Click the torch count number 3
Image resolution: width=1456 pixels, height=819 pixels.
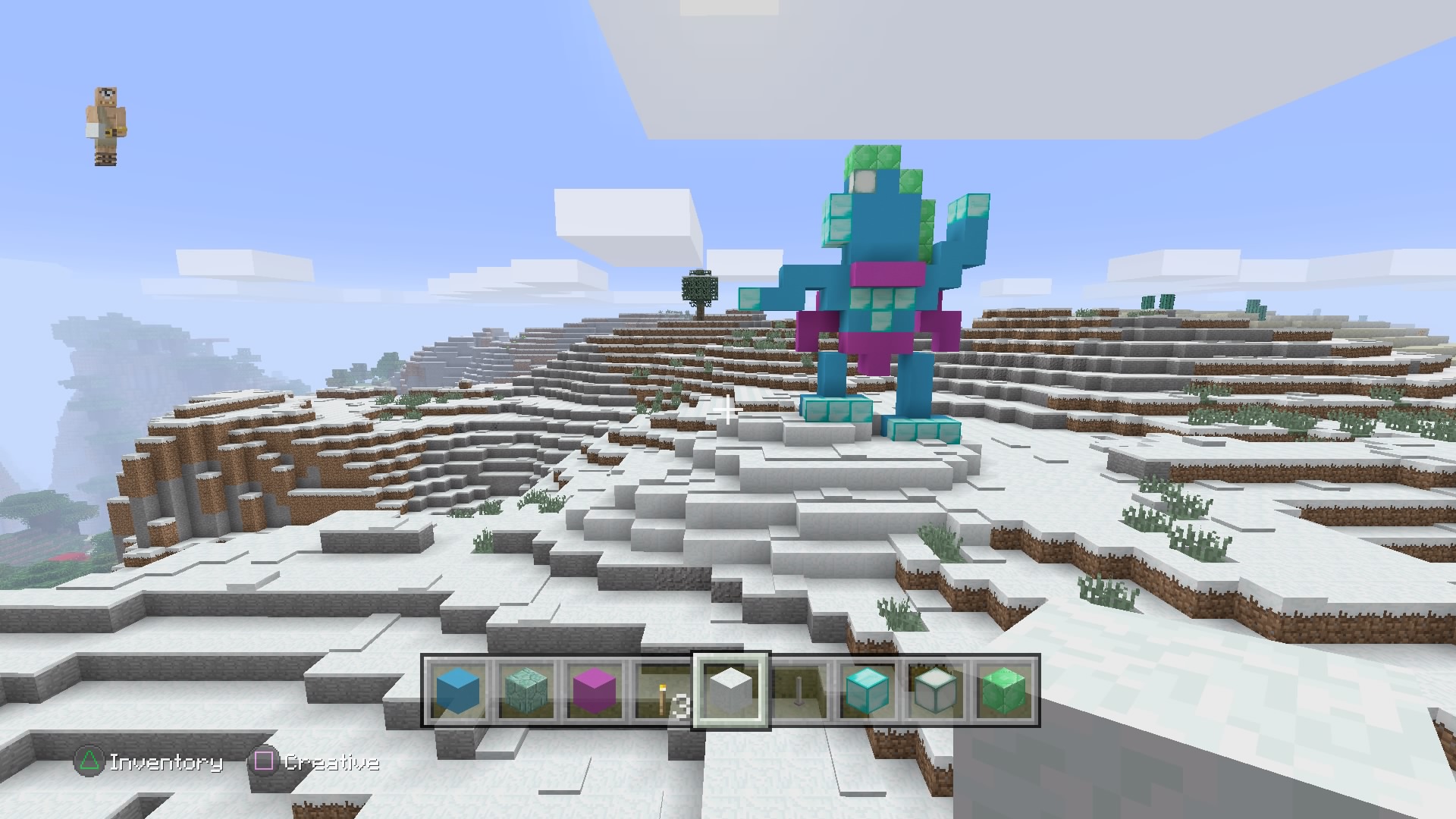[681, 705]
